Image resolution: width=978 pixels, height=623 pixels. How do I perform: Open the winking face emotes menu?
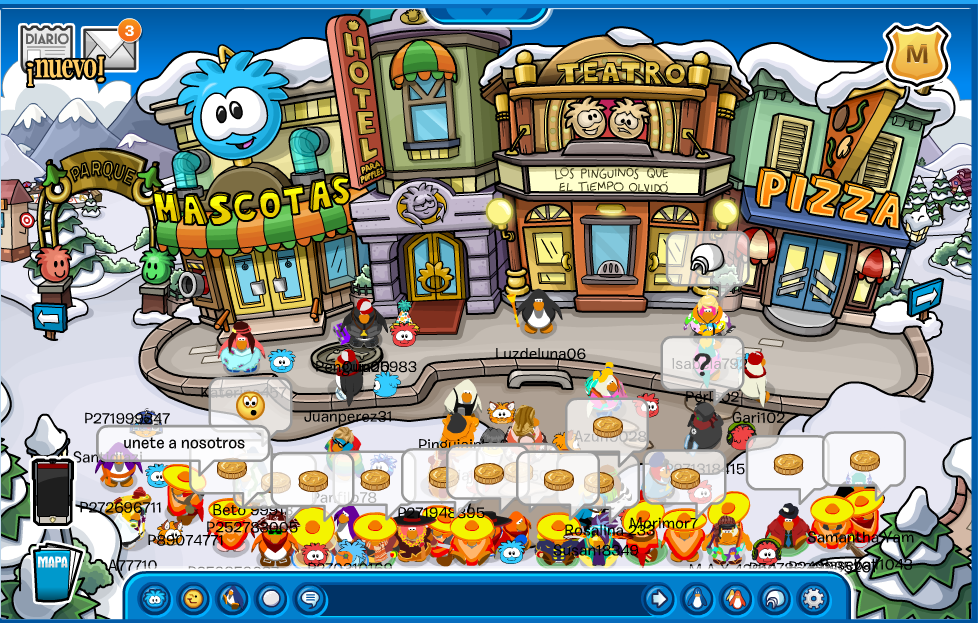tap(193, 599)
